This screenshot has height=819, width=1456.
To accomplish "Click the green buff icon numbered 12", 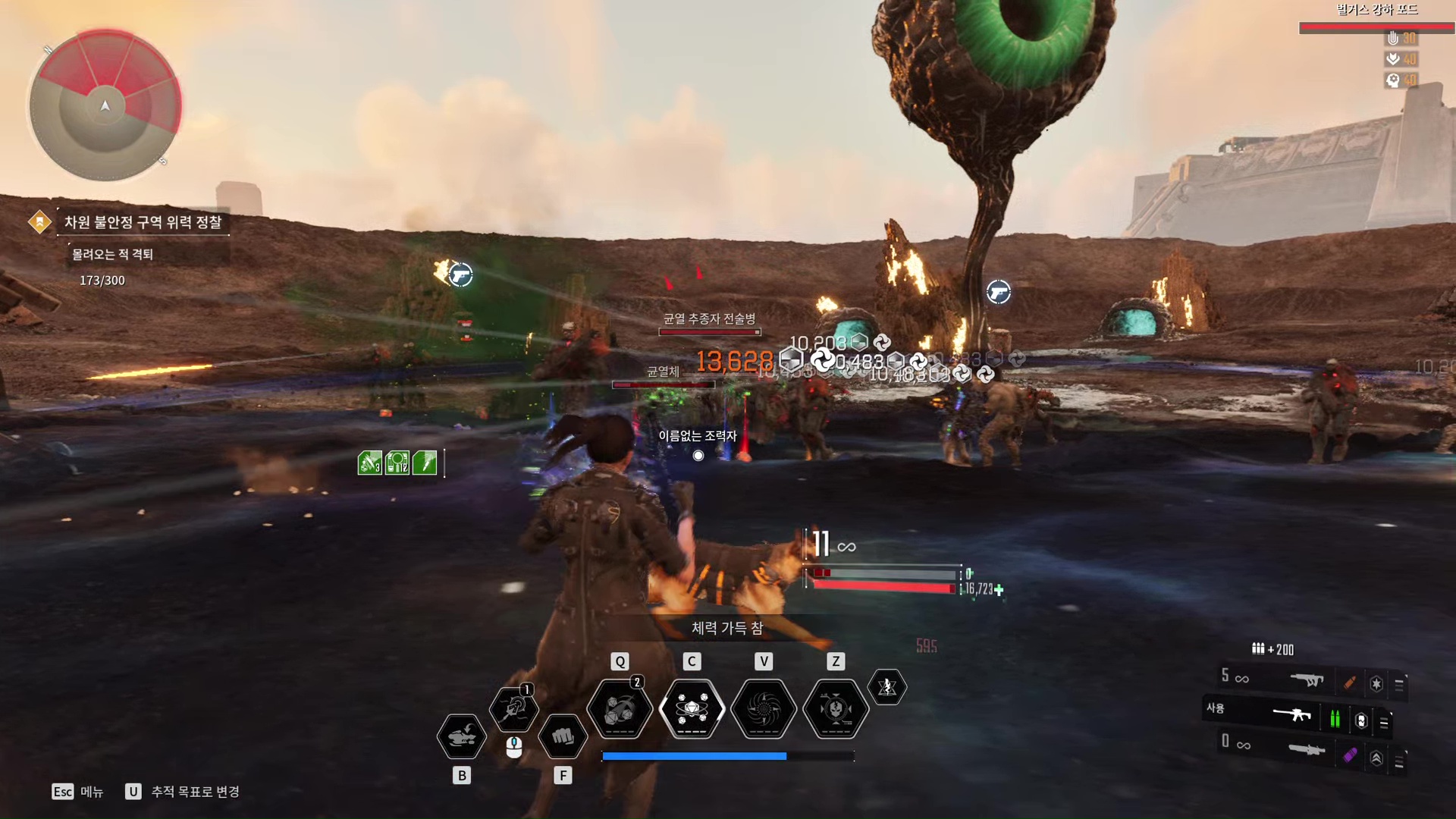I will click(x=397, y=463).
